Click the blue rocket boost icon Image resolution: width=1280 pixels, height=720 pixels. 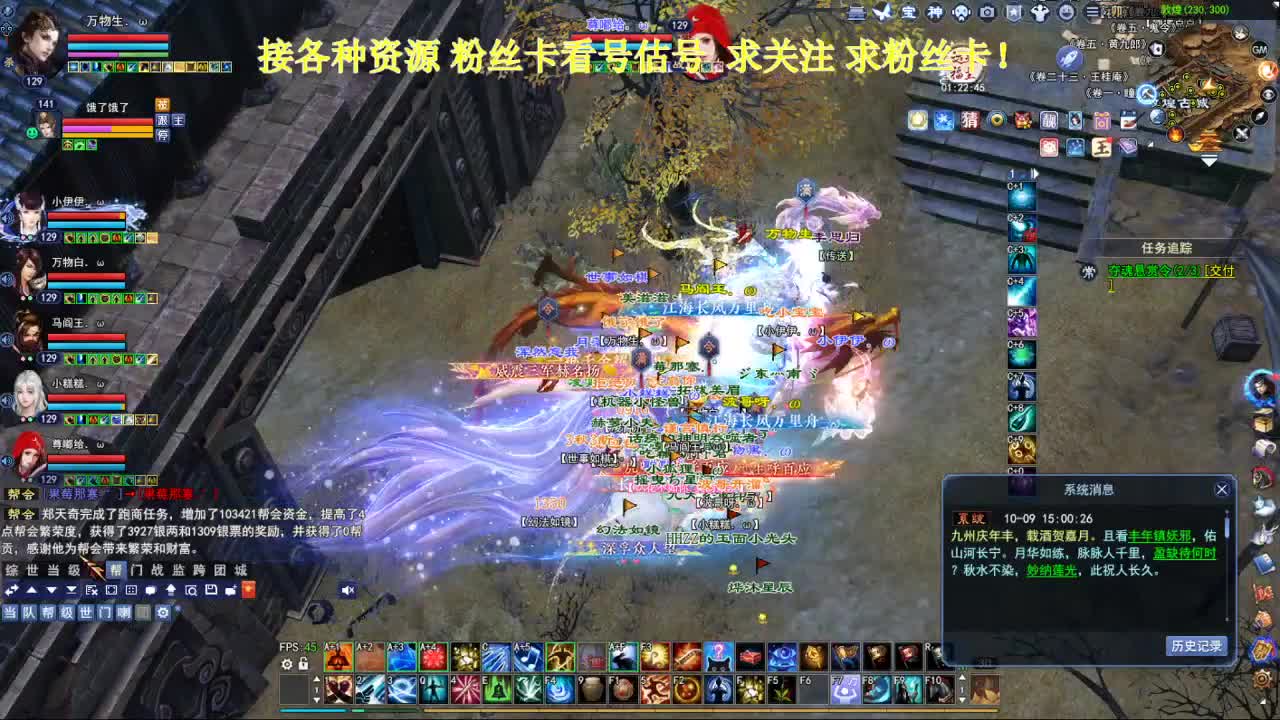tap(1069, 58)
